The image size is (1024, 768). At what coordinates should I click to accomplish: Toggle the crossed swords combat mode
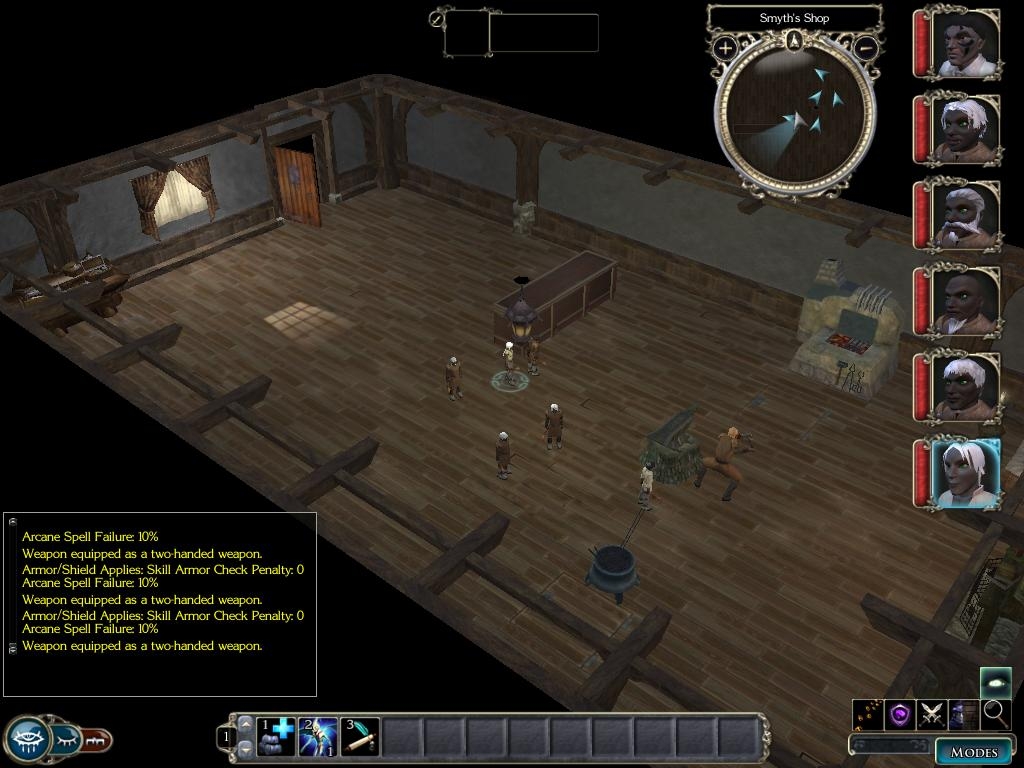pos(932,714)
